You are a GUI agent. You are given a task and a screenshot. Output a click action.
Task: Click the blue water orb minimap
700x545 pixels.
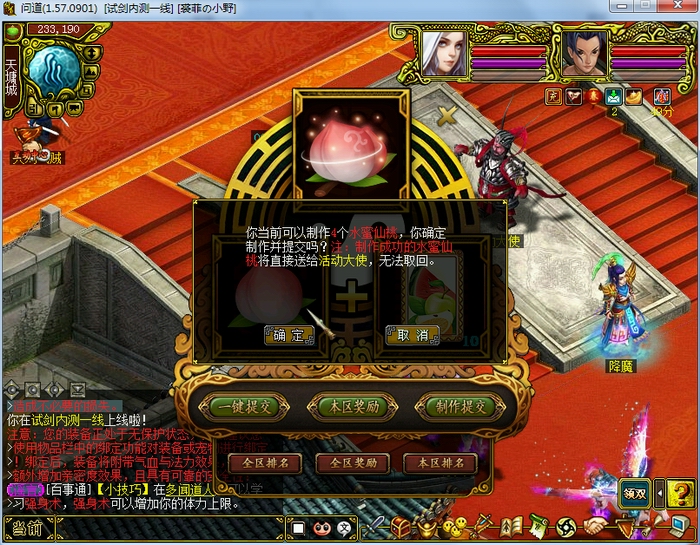pos(53,70)
